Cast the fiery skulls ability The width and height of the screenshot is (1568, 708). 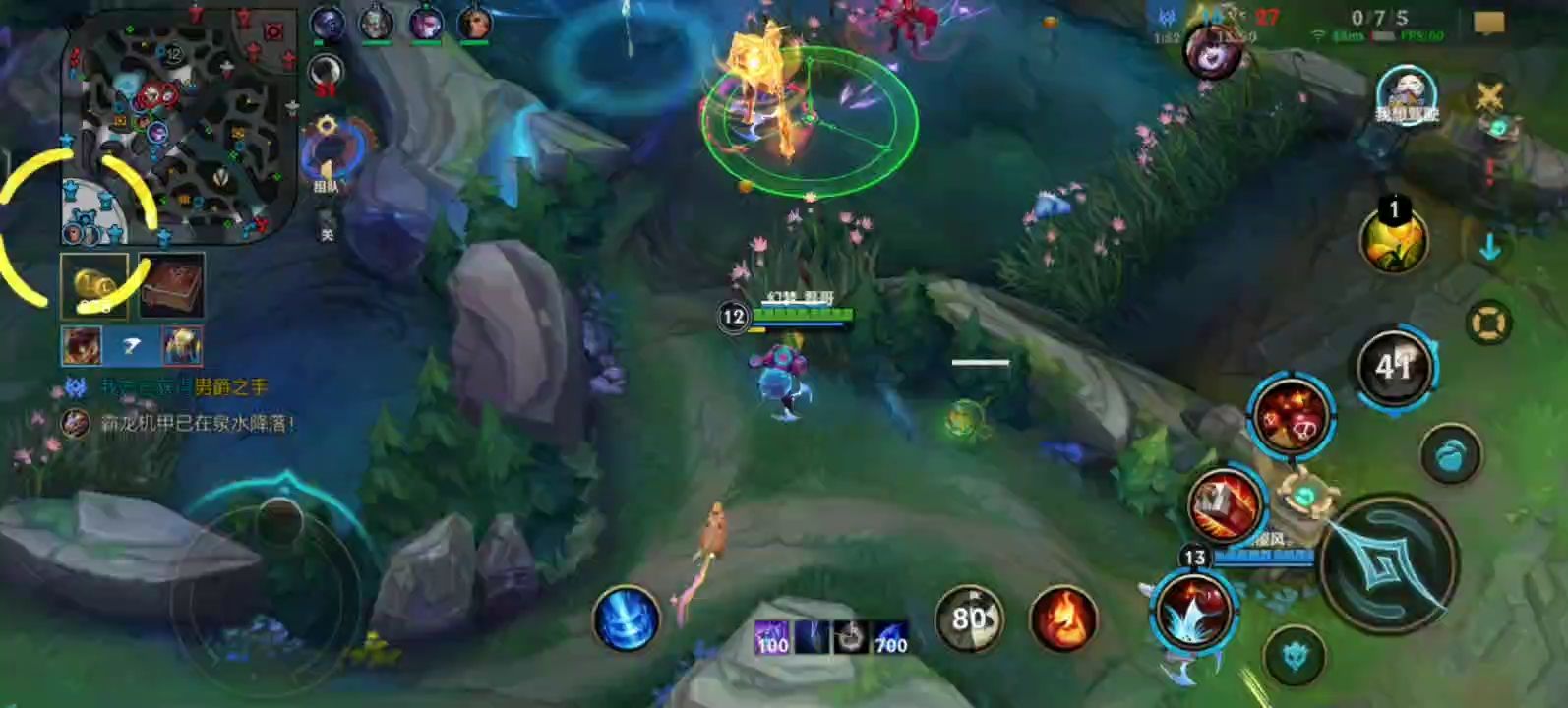[1290, 417]
